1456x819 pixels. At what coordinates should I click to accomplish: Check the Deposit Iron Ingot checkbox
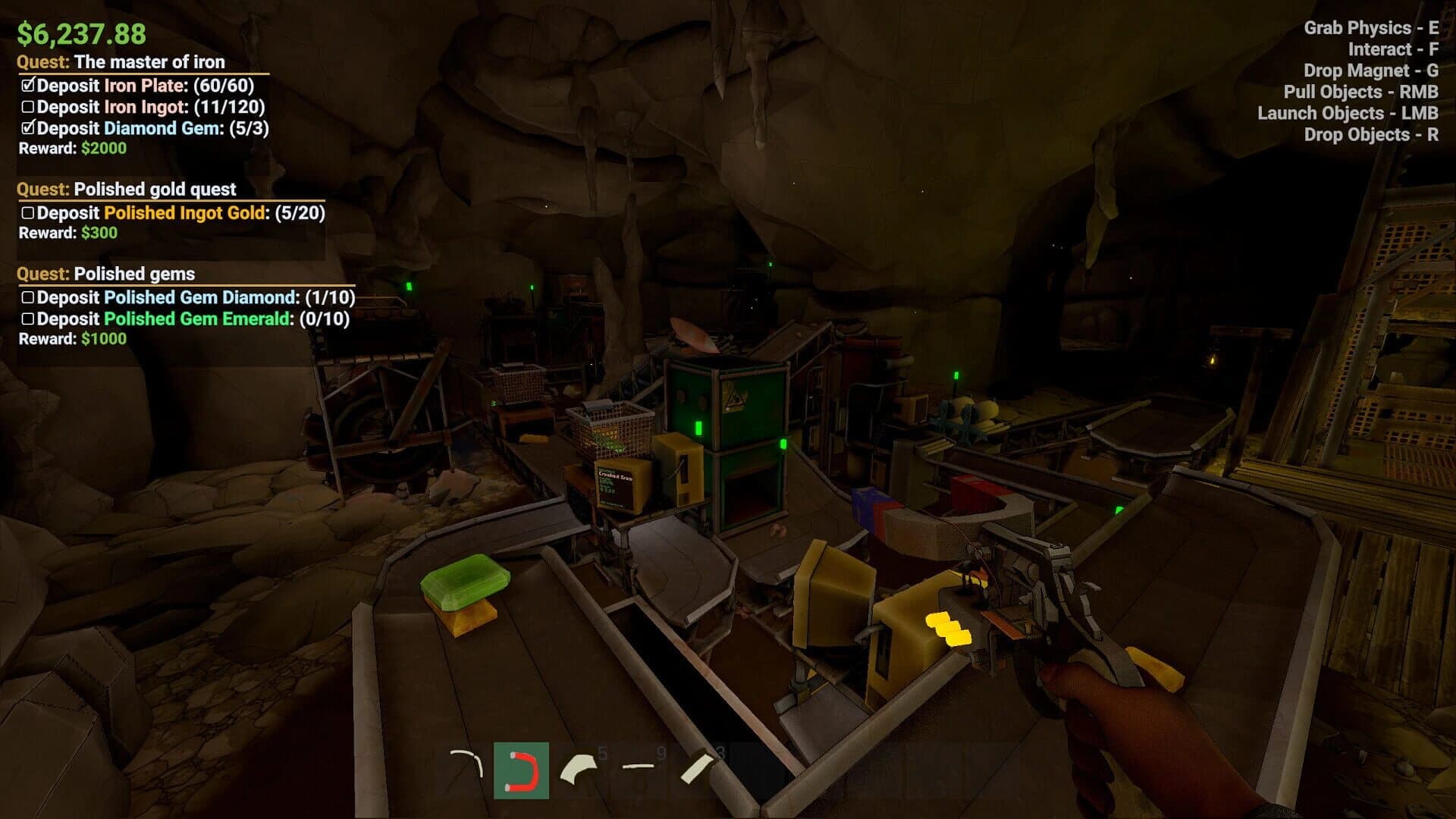point(30,107)
